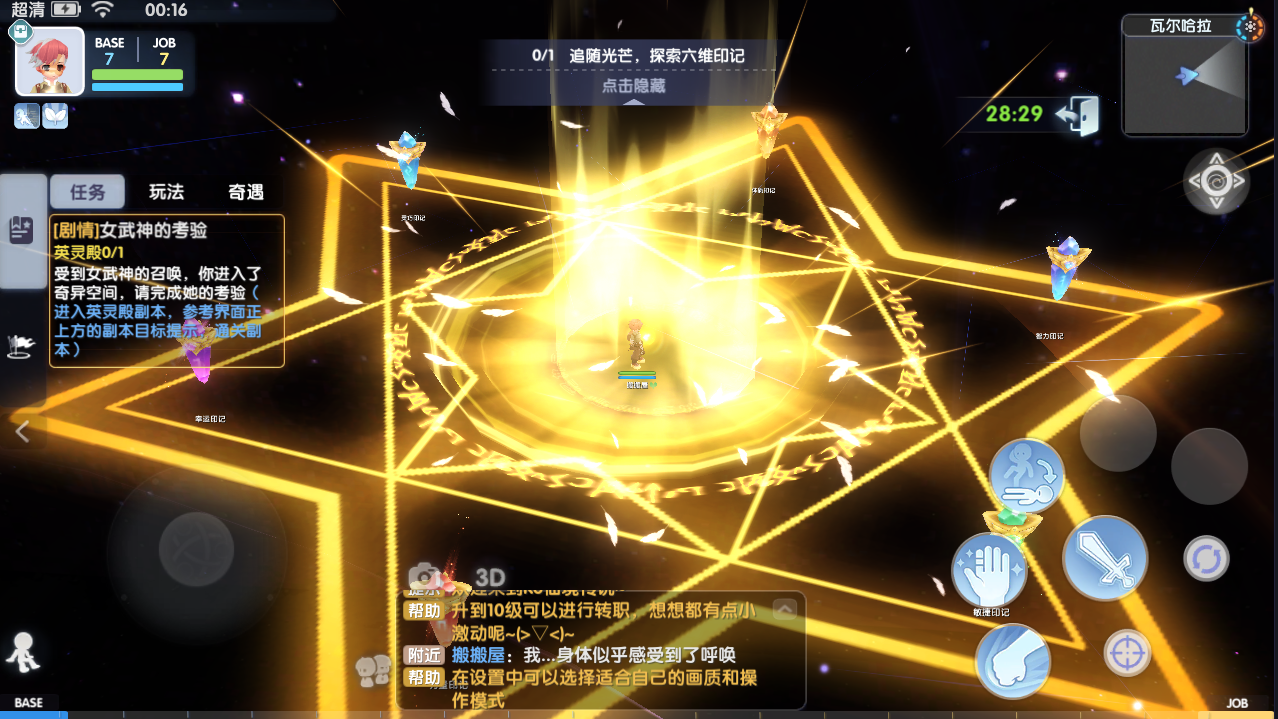This screenshot has width=1278, height=719.
Task: Toggle the crosshair target lock button
Action: (x=1127, y=653)
